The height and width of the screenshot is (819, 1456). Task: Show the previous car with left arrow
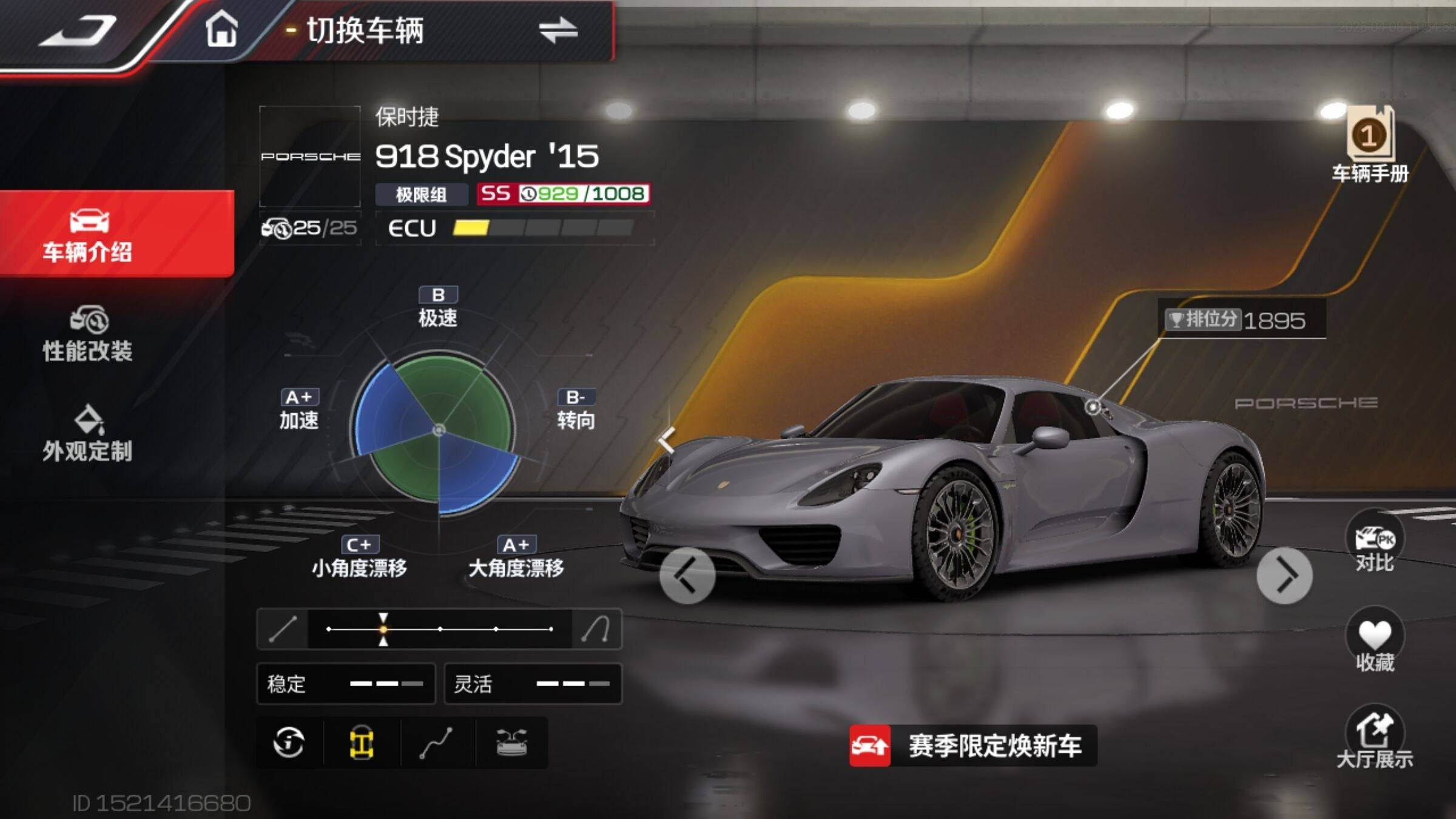point(687,576)
